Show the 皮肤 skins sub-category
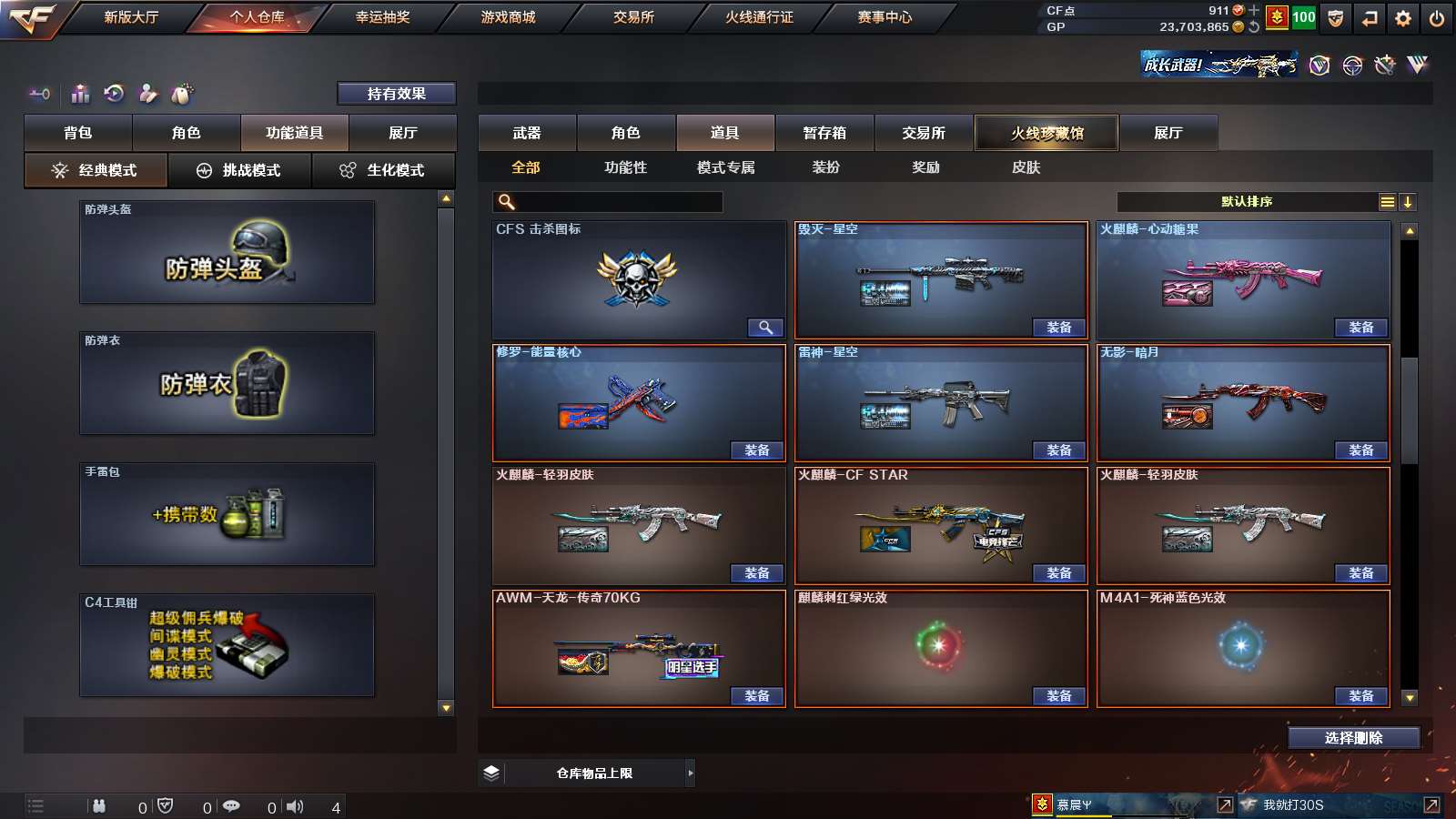1456x819 pixels. (1026, 167)
